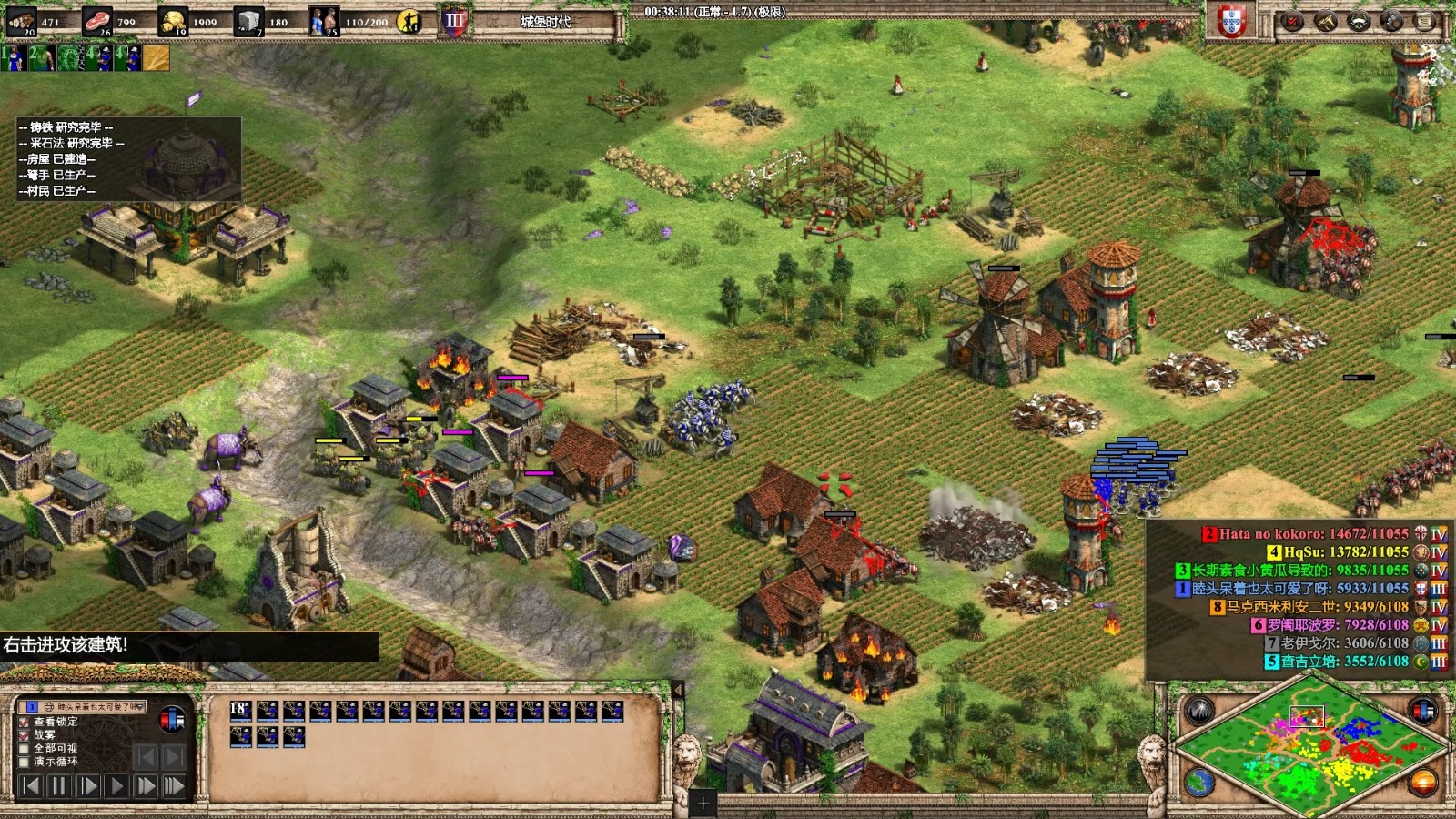Viewport: 1456px width, 819px height.
Task: Rewind replay to the beginning
Action: 30,785
